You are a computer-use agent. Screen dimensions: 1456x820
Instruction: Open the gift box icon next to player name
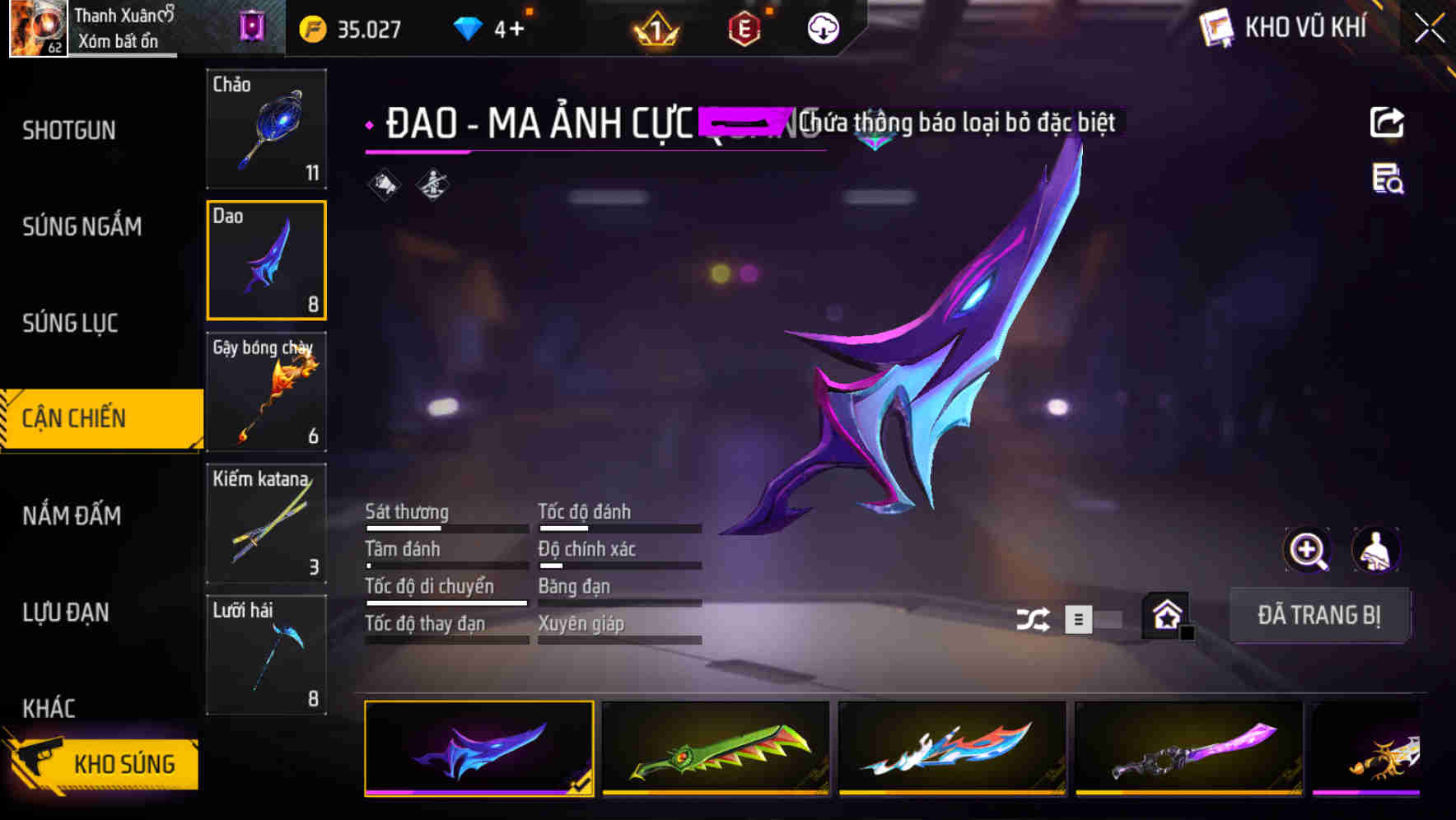point(250,26)
